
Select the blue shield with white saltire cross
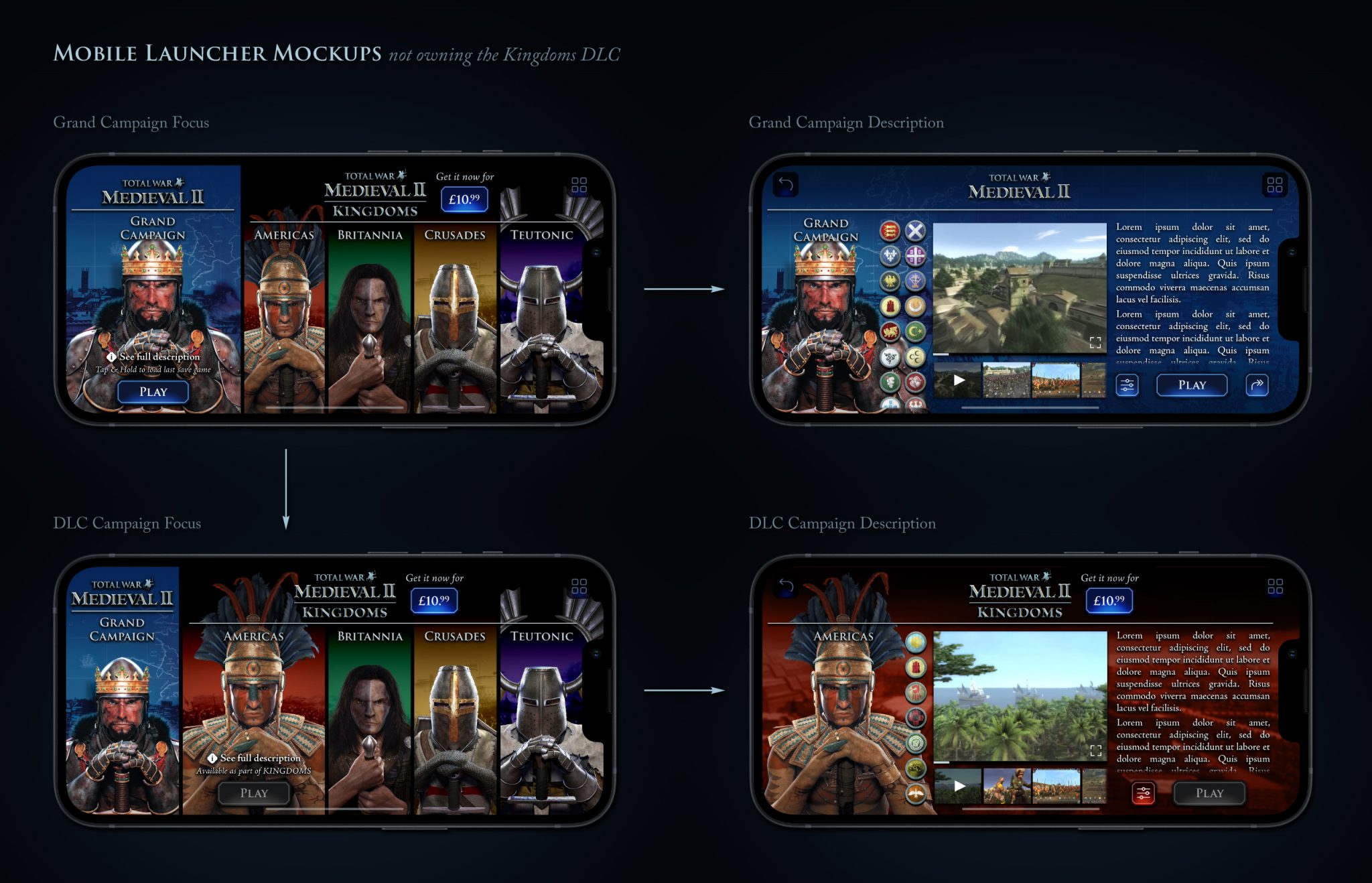[915, 231]
